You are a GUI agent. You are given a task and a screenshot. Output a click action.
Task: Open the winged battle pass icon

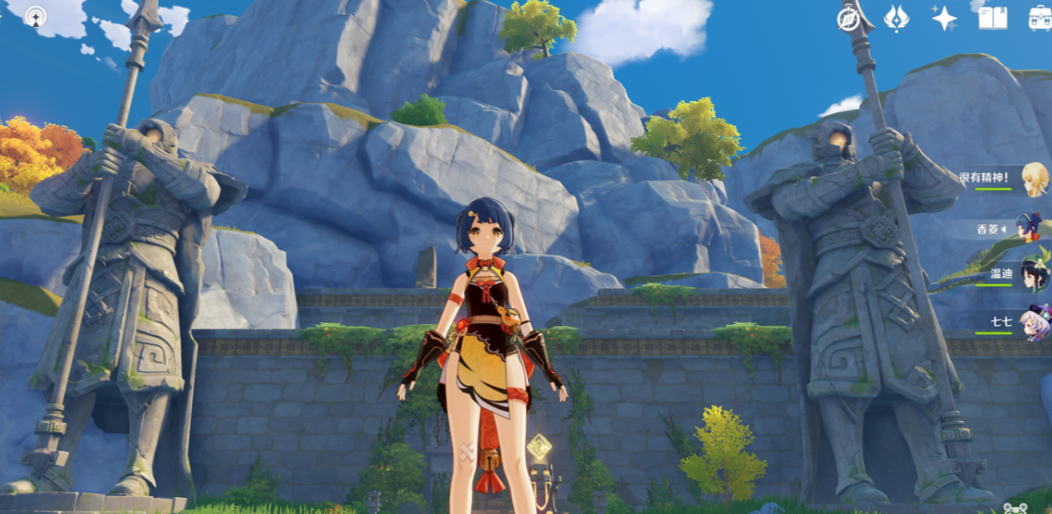[x=897, y=18]
